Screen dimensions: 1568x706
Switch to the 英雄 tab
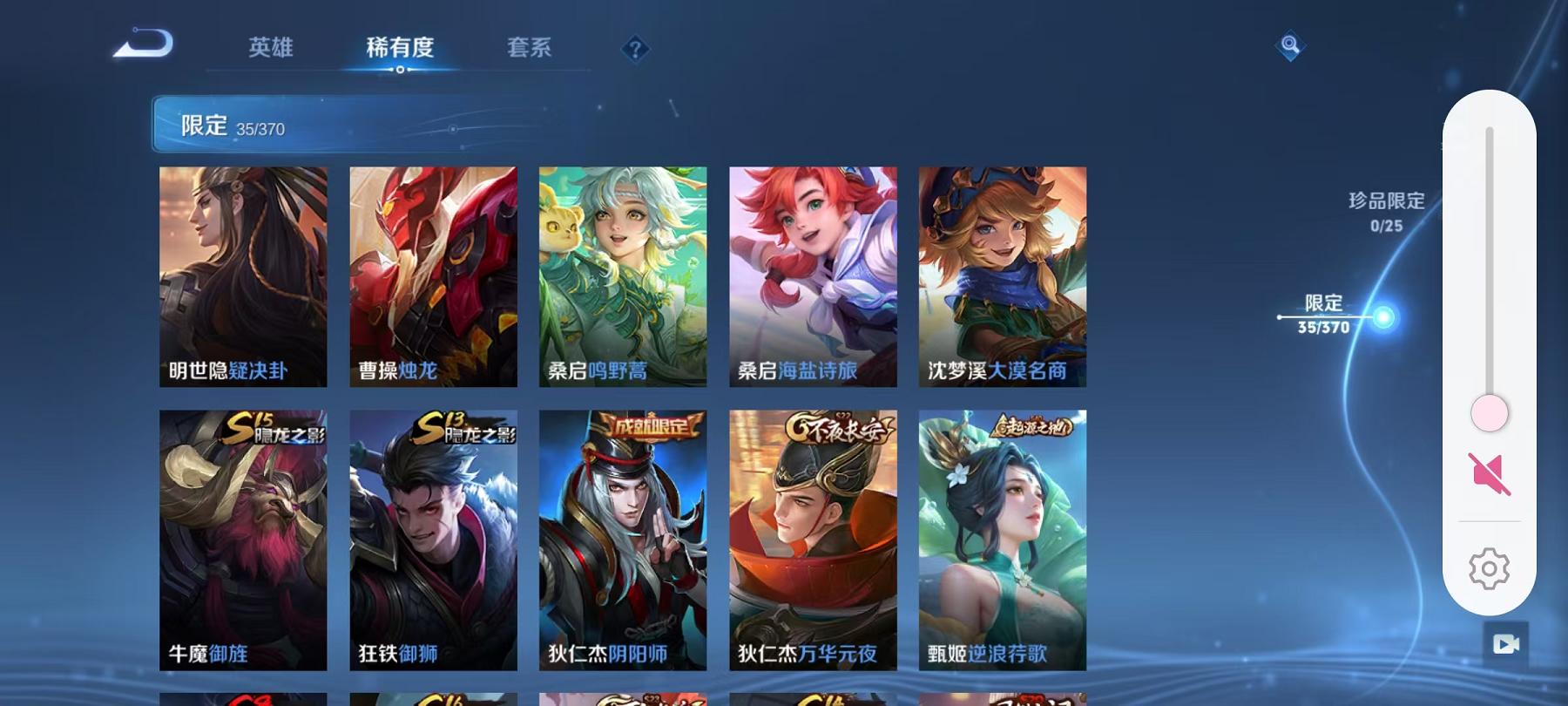(x=271, y=48)
